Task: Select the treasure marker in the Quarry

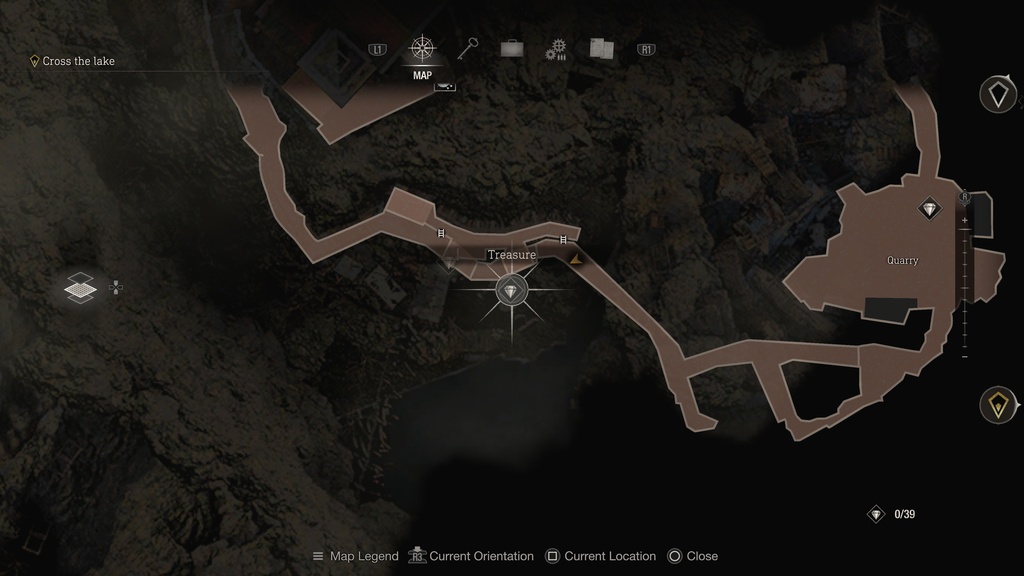Action: pyautogui.click(x=930, y=208)
